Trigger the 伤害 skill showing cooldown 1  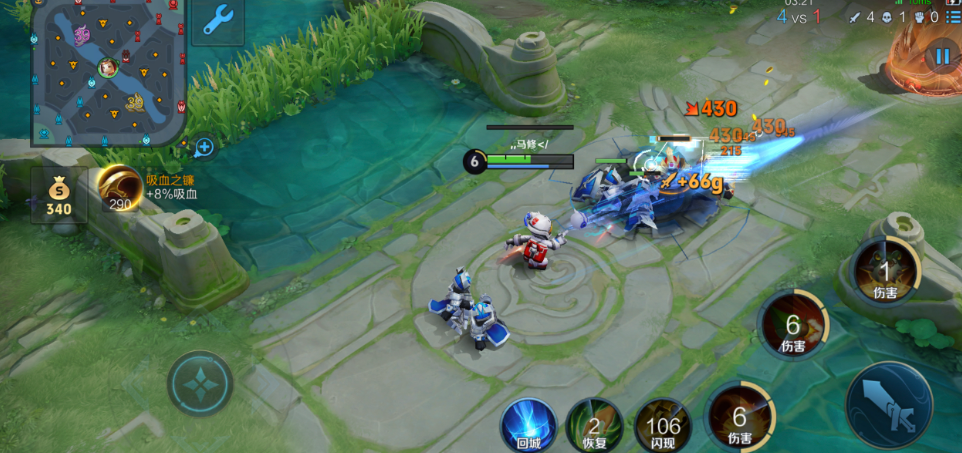(884, 272)
